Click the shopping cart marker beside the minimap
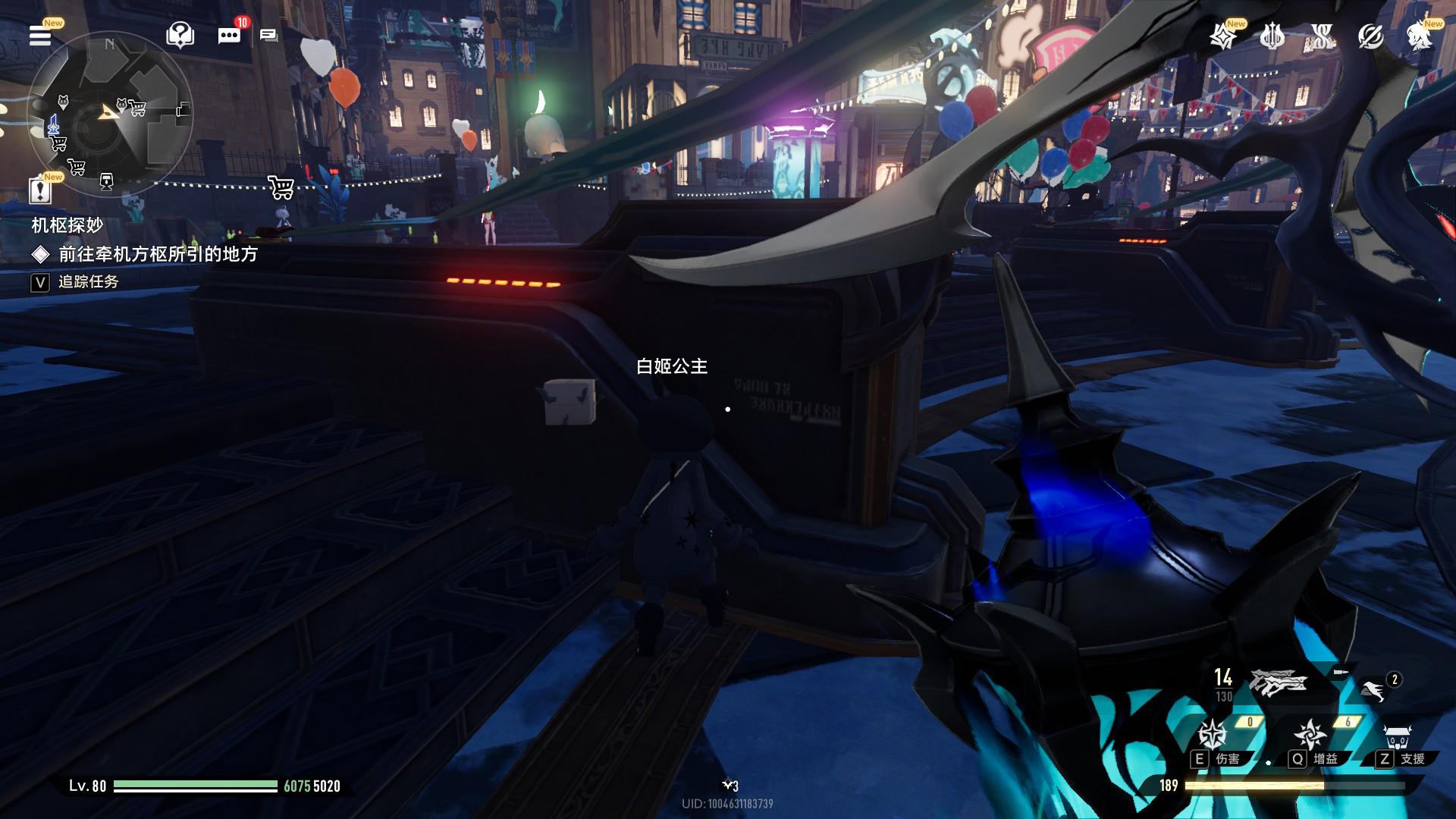 click(281, 187)
